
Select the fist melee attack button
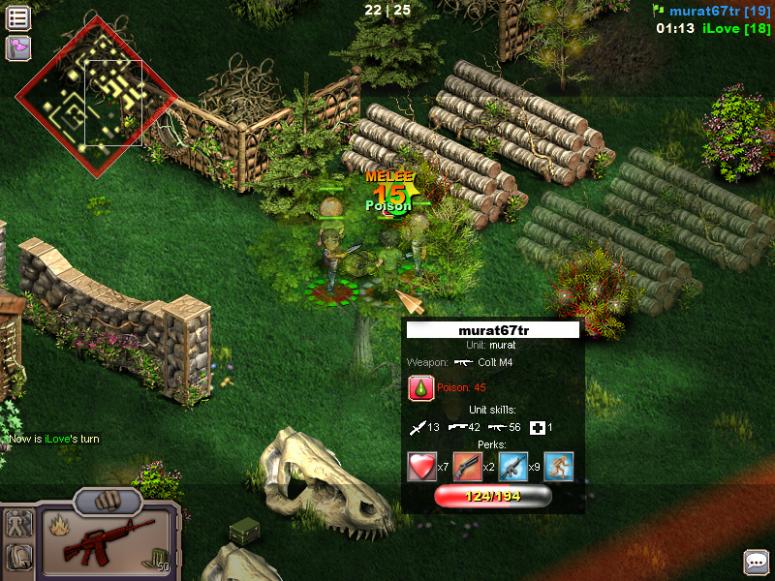108,498
